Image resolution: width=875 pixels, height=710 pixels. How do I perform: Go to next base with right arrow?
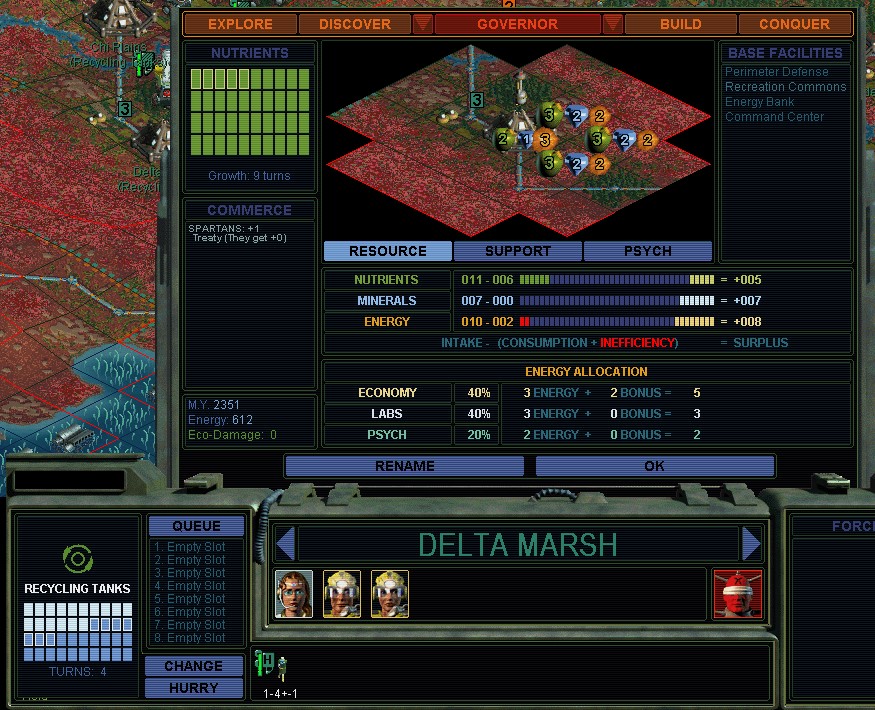click(x=752, y=544)
